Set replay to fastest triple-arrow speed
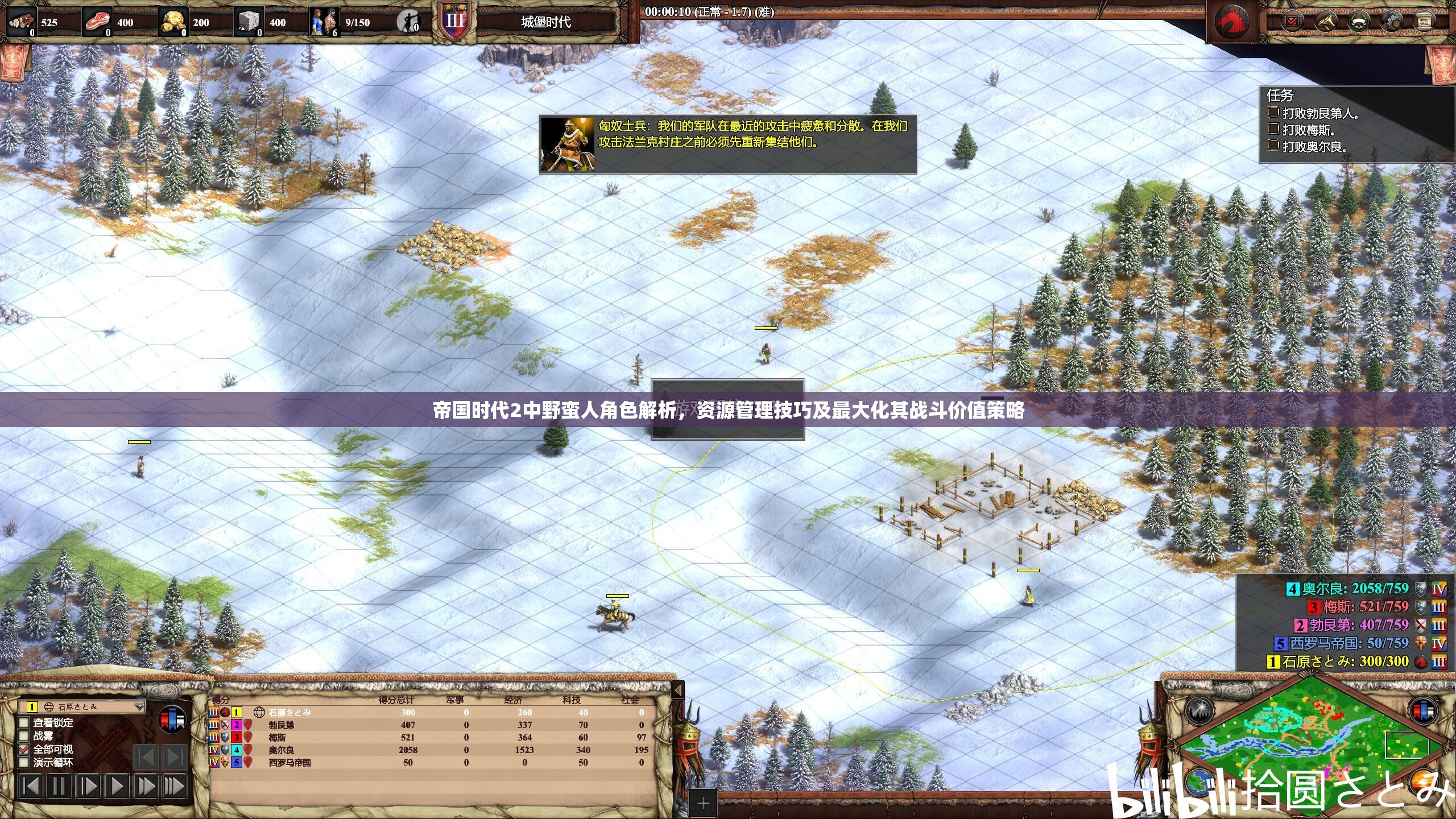The width and height of the screenshot is (1456, 819). [x=174, y=787]
